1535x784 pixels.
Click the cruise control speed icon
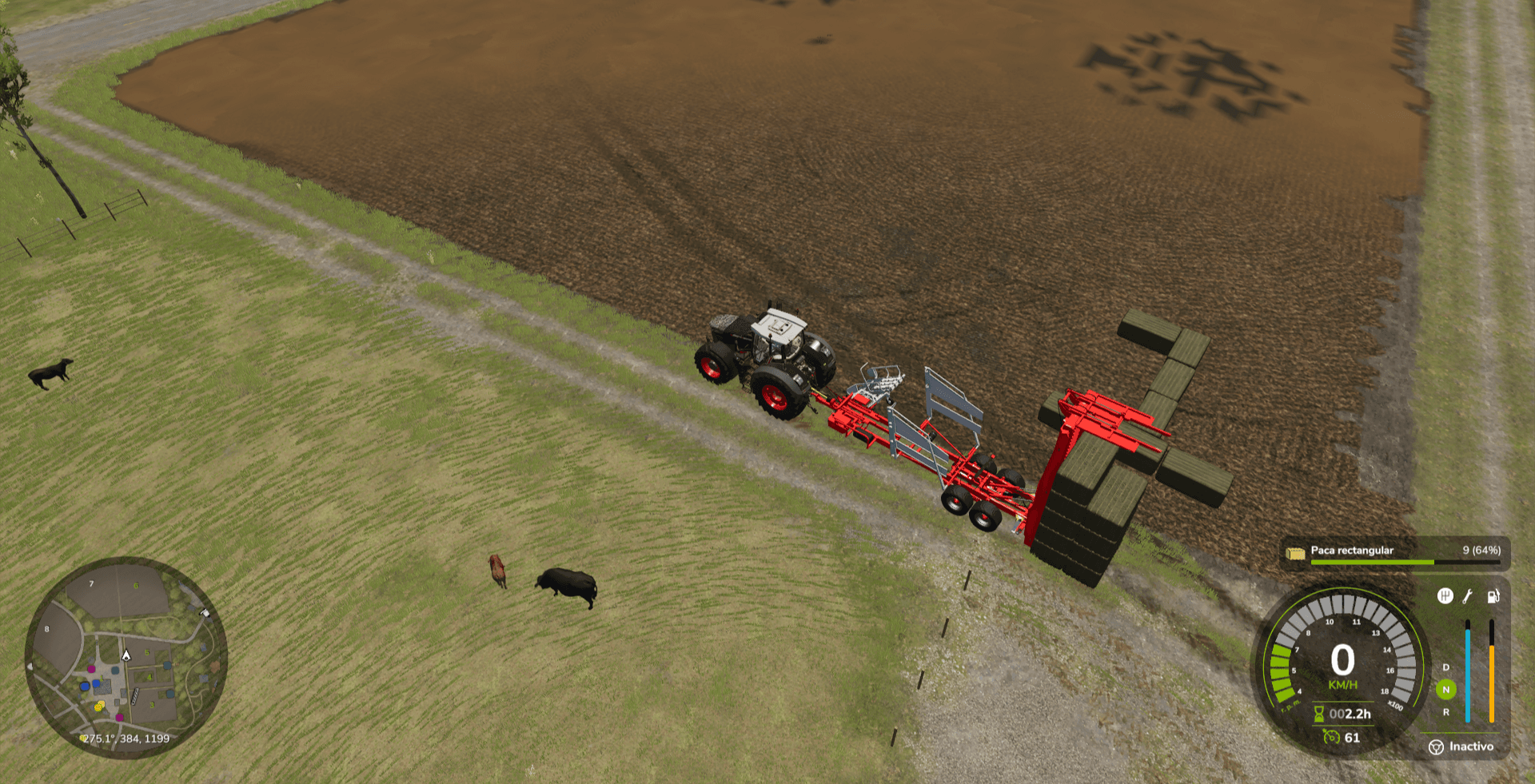pos(1331,737)
